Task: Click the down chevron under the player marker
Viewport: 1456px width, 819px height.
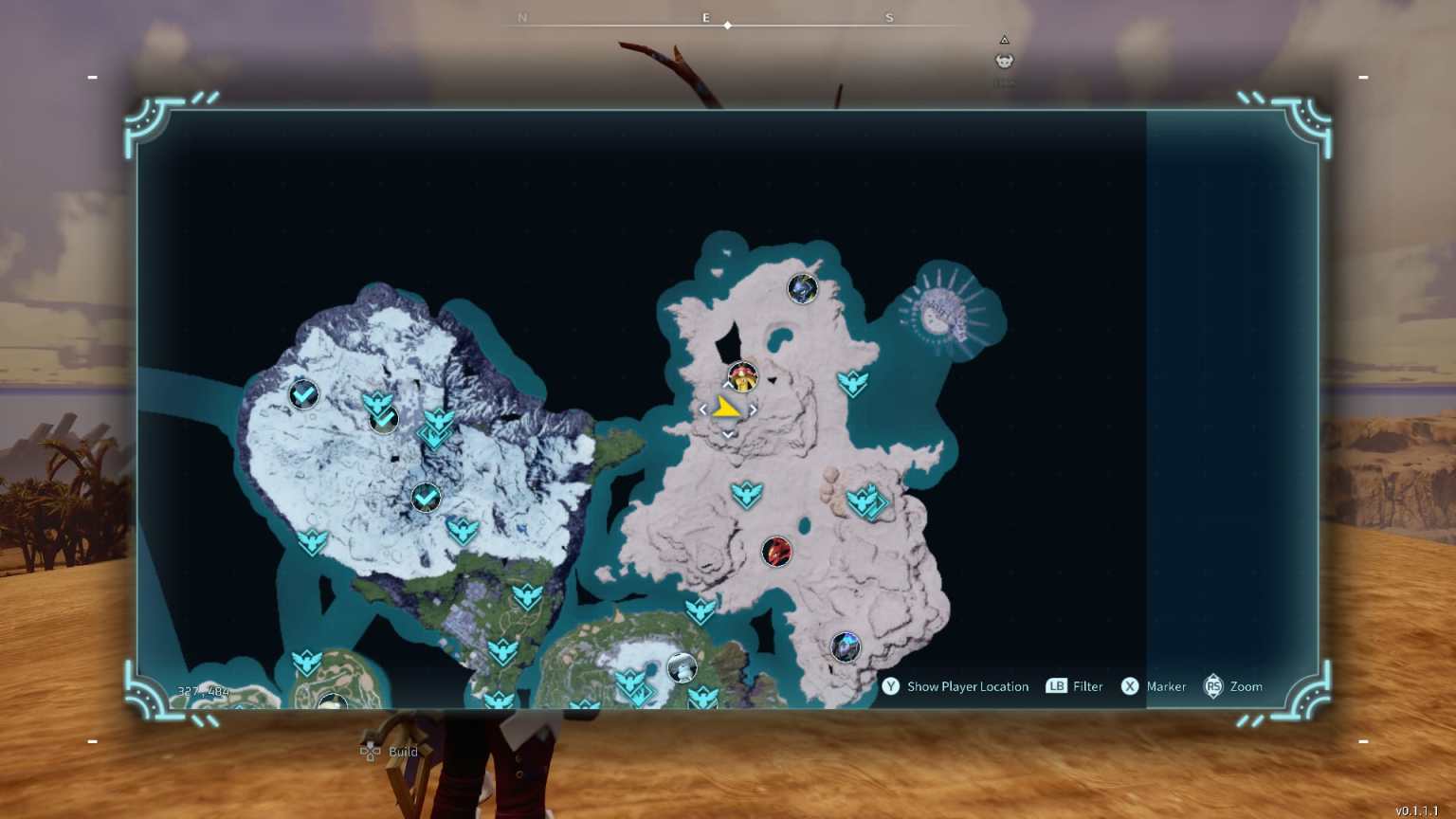Action: [728, 432]
